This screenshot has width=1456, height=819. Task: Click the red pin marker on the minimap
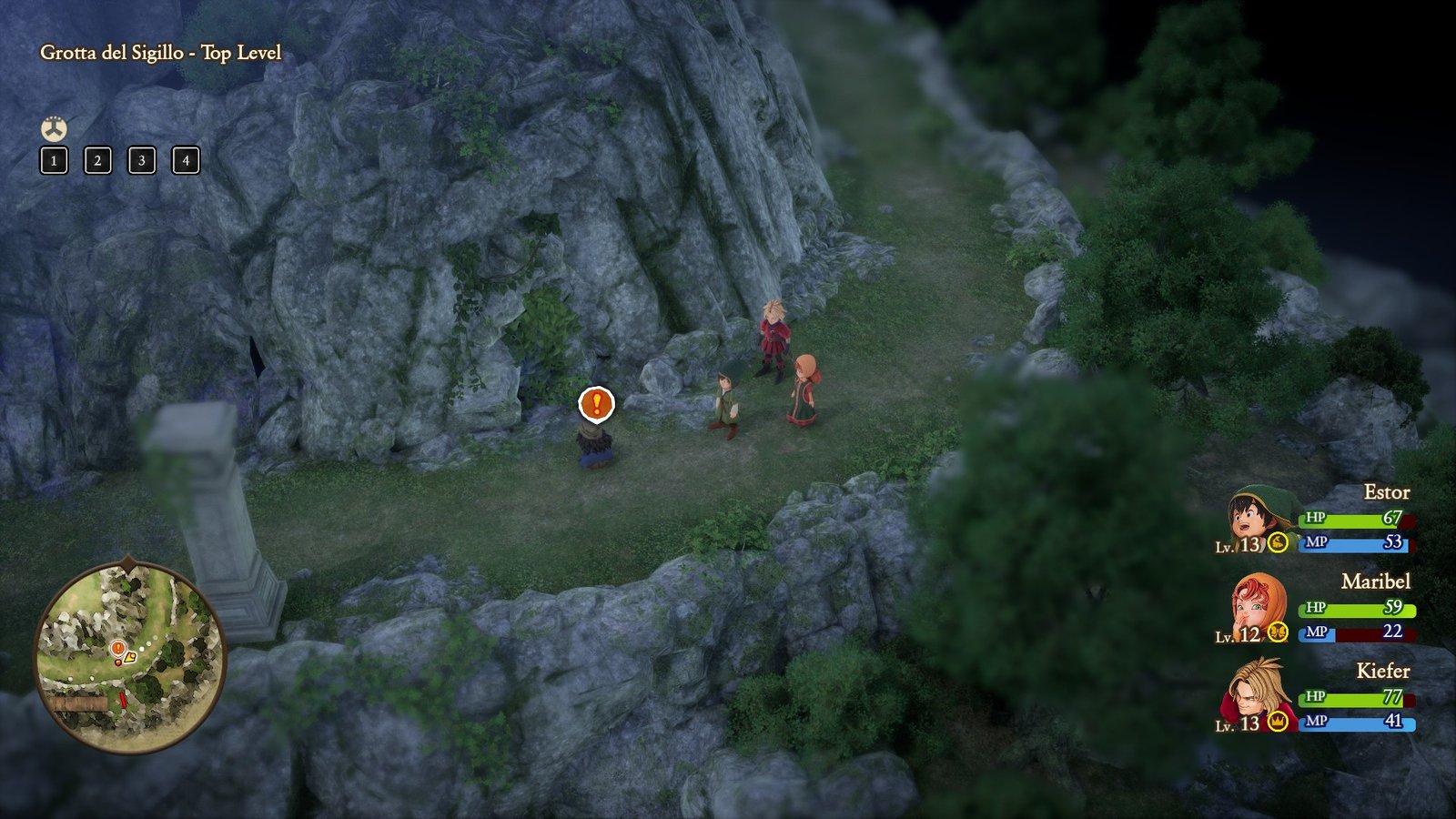[123, 700]
